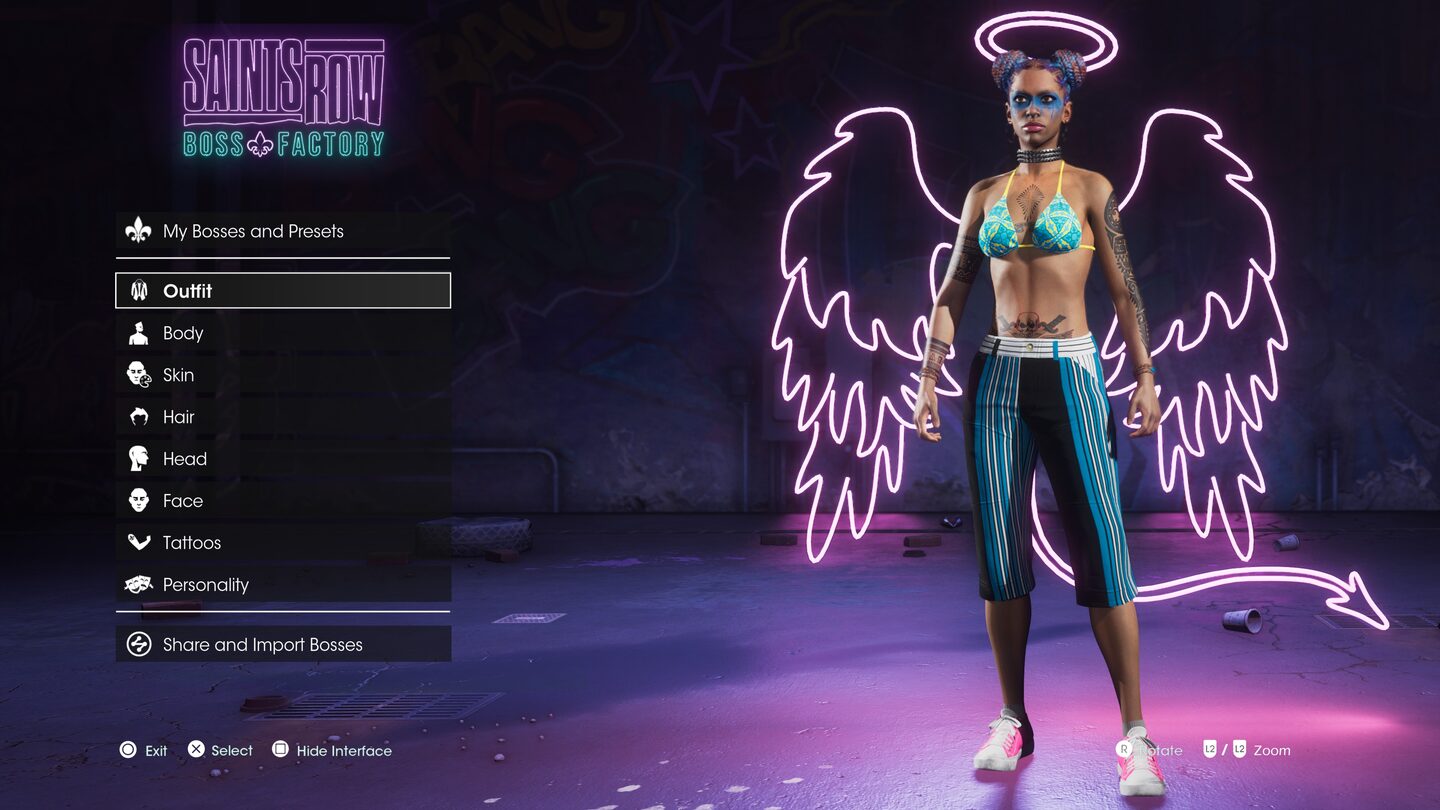
Task: Select the Face menu entry
Action: (282, 501)
